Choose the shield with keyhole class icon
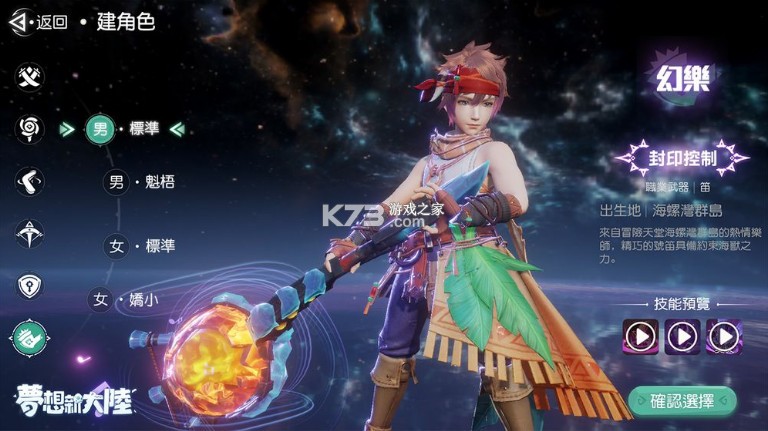This screenshot has width=768, height=431. [x=30, y=286]
